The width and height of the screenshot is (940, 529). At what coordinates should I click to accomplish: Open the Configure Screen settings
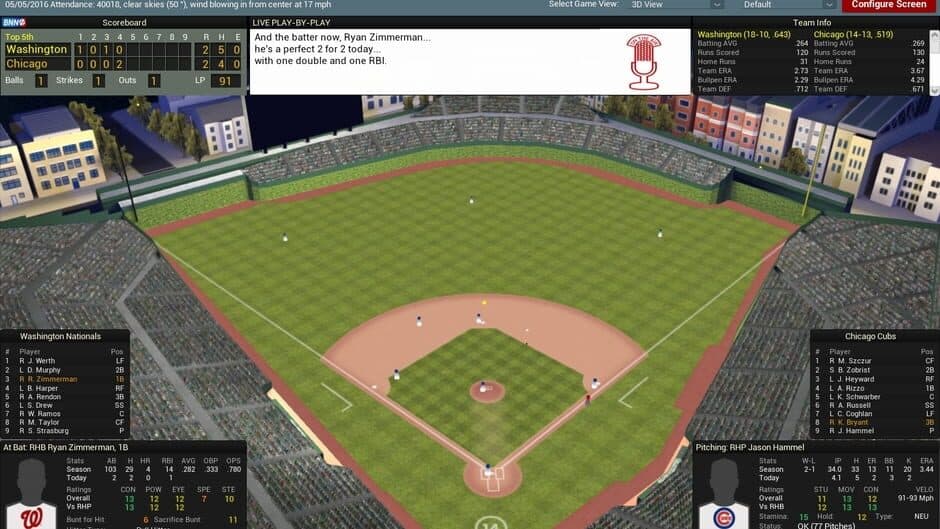(x=889, y=5)
